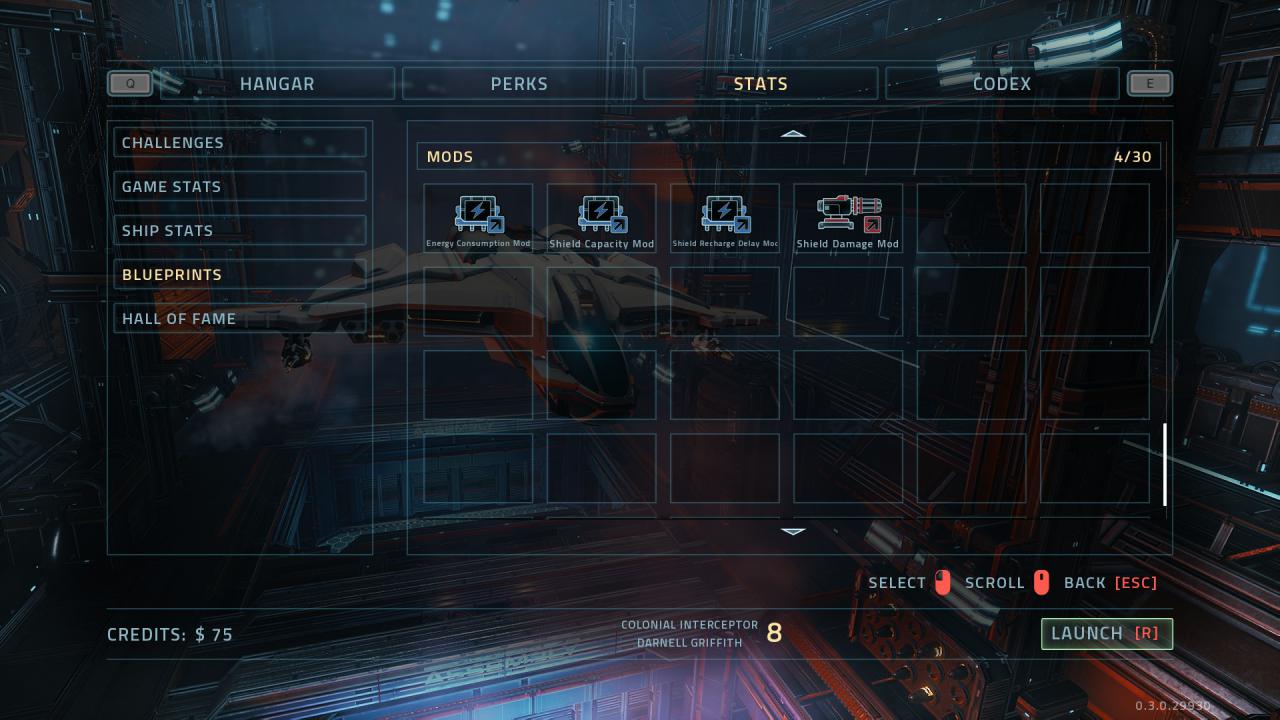
Task: Show the Codex tab
Action: pos(1001,84)
